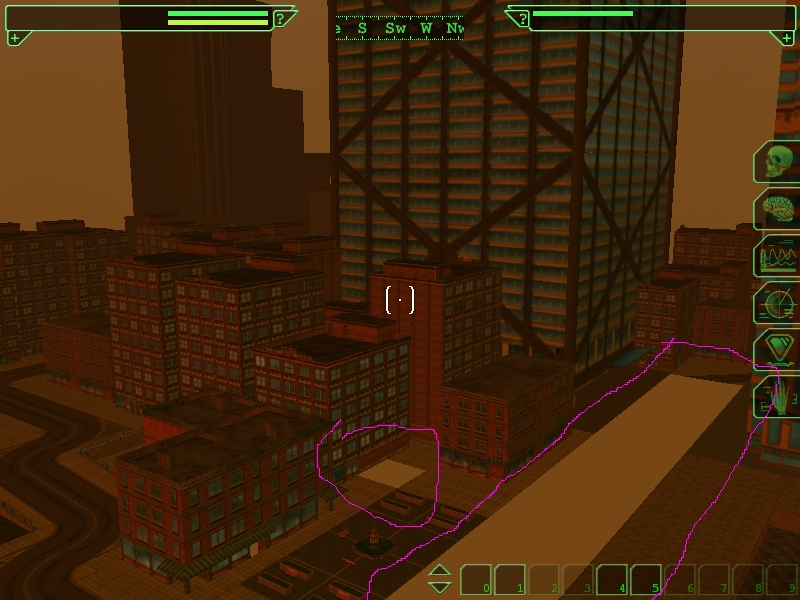Open the radar target panel
Viewport: 800px width, 600px height.
(778, 303)
